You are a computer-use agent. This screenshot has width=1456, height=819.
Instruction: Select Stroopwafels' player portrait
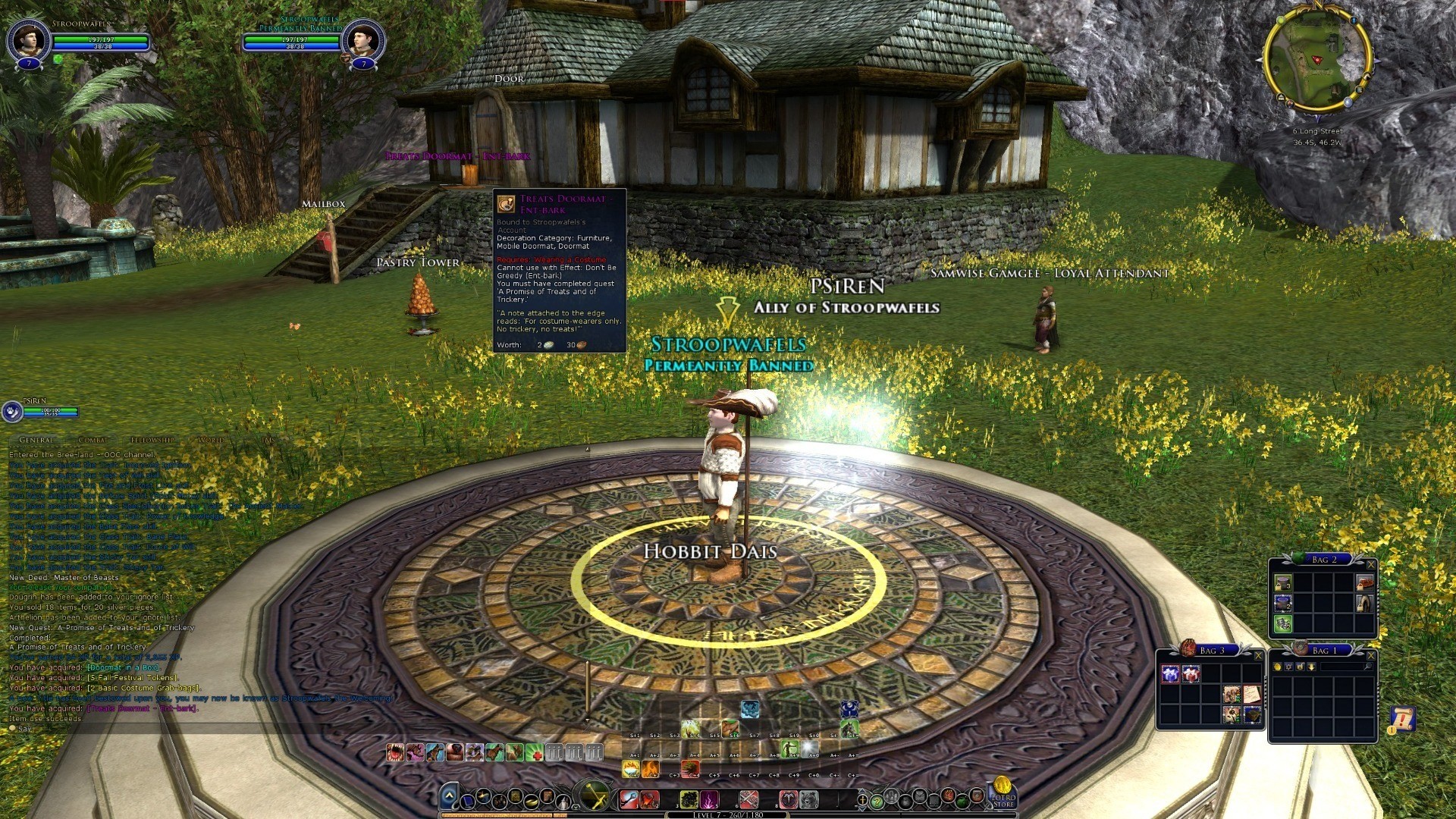click(x=28, y=39)
